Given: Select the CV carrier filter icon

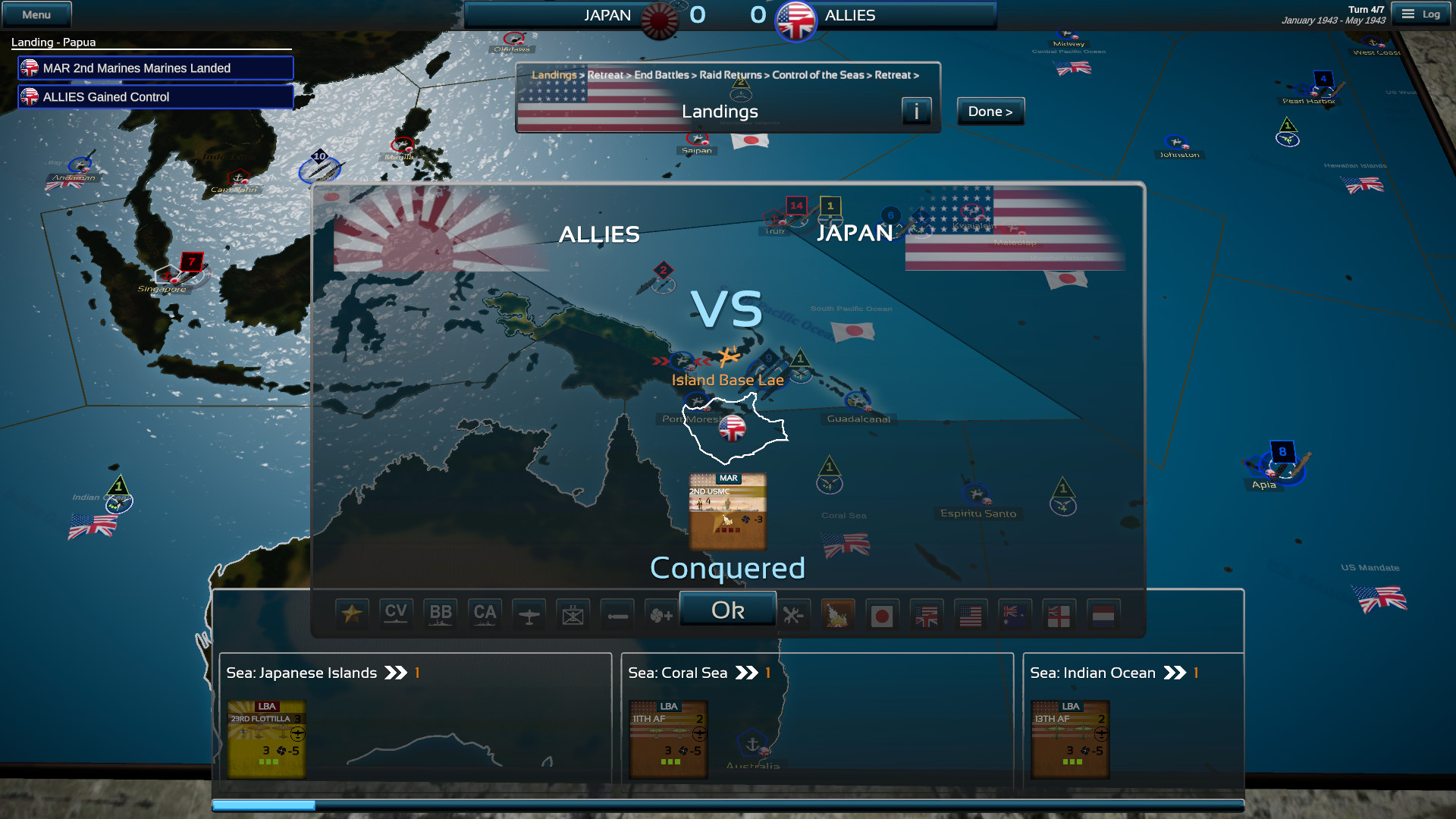Looking at the screenshot, I should (x=396, y=613).
